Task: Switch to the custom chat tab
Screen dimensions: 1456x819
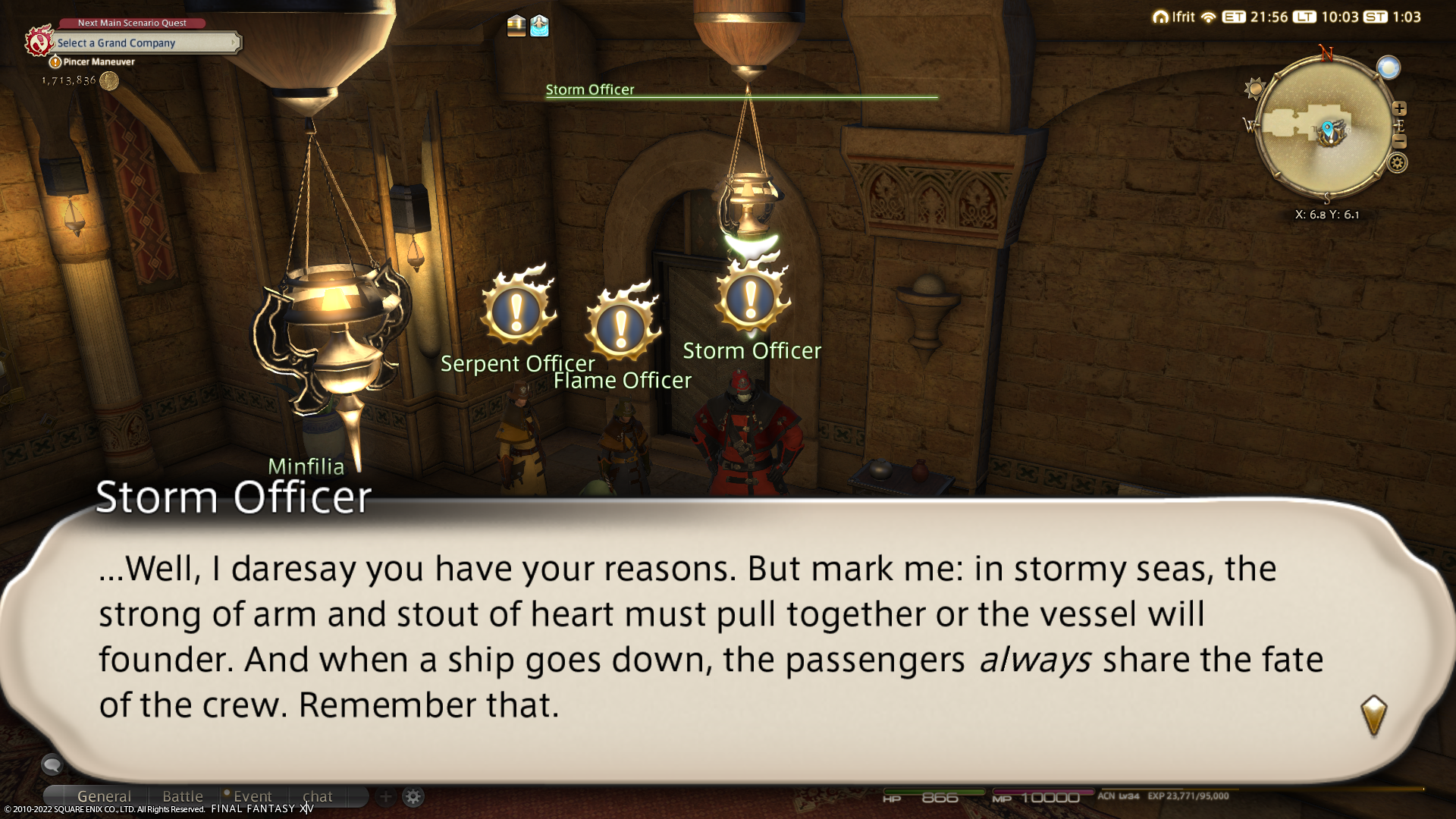Action: tap(318, 796)
